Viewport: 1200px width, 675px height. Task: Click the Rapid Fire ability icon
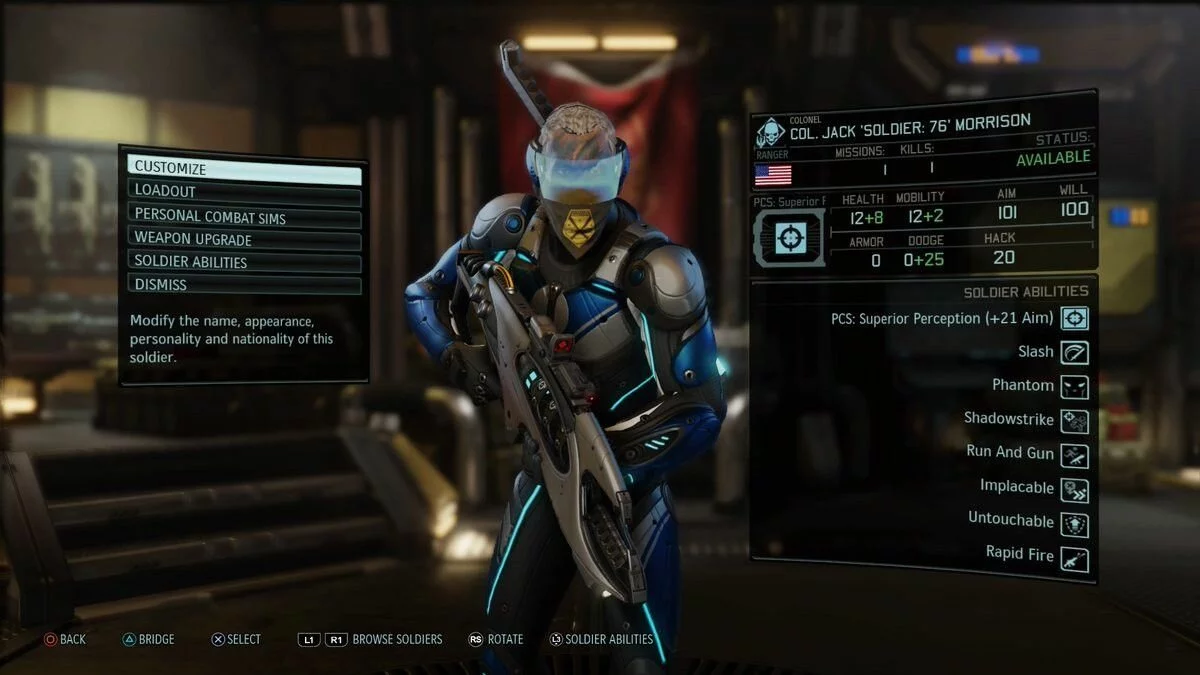click(1075, 556)
